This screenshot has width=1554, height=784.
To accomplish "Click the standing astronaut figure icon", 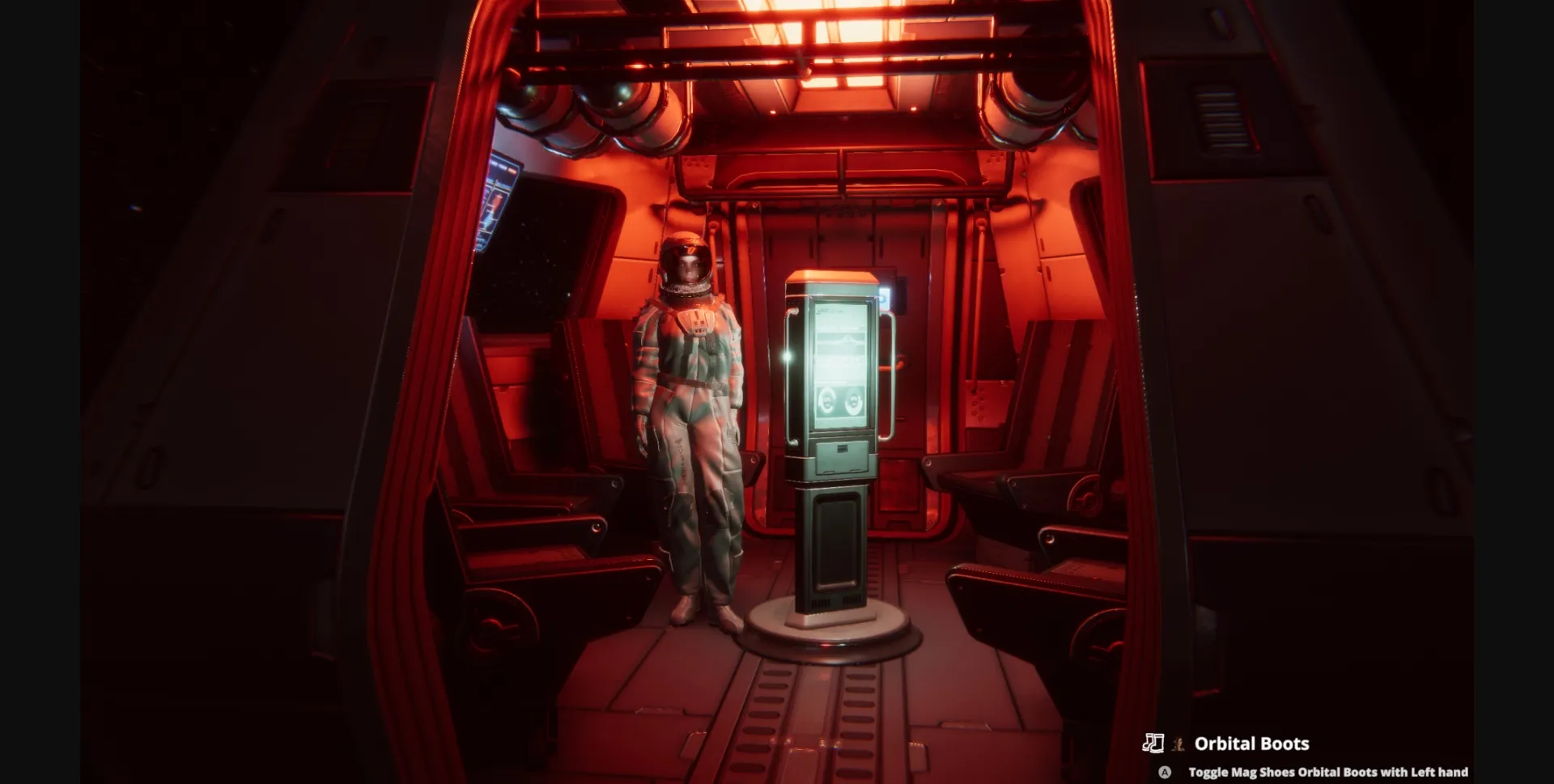I will 1178,745.
